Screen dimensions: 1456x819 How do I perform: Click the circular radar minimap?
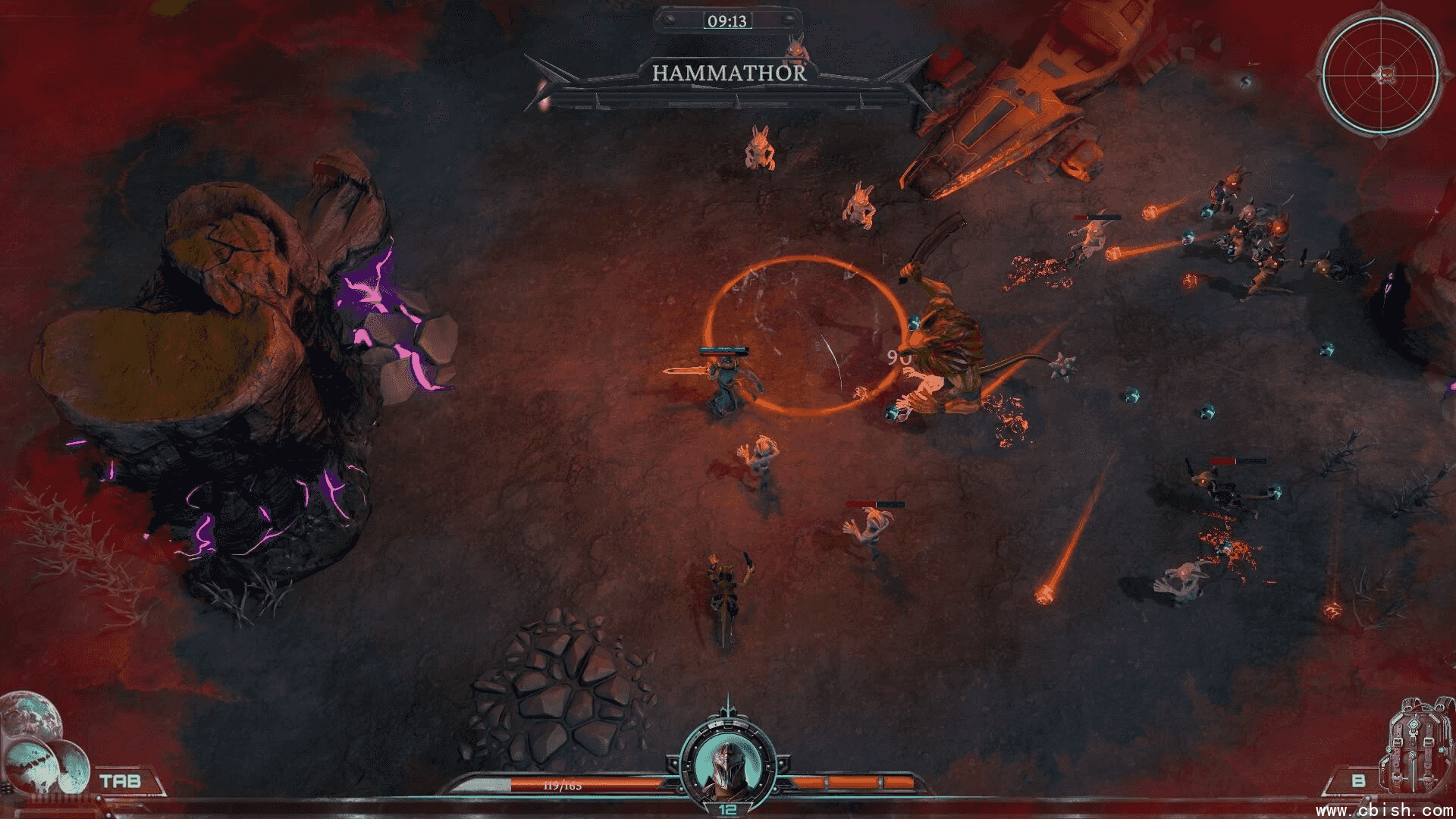1380,75
